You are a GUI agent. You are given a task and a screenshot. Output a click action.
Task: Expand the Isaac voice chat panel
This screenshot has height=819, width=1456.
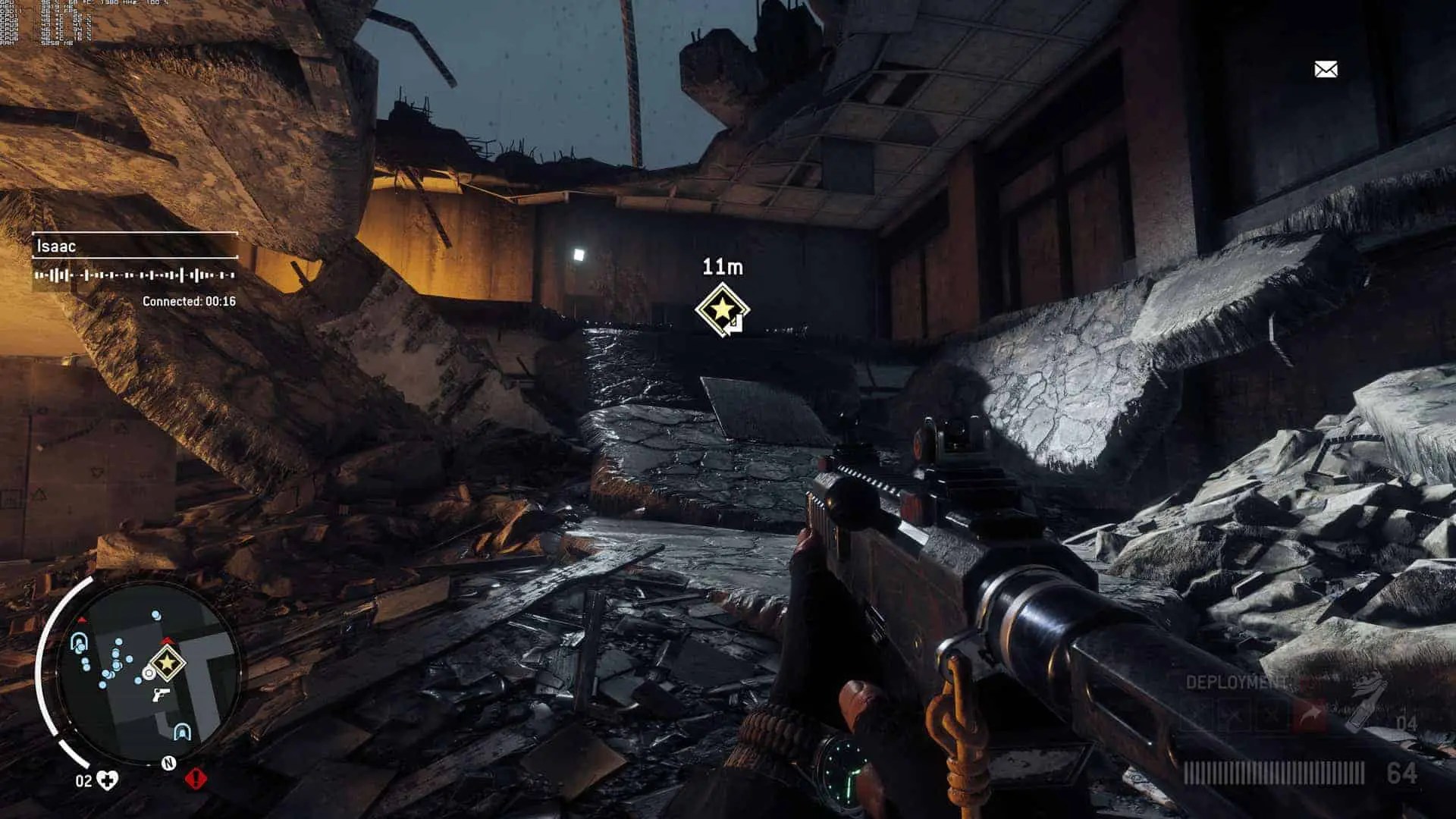click(136, 246)
